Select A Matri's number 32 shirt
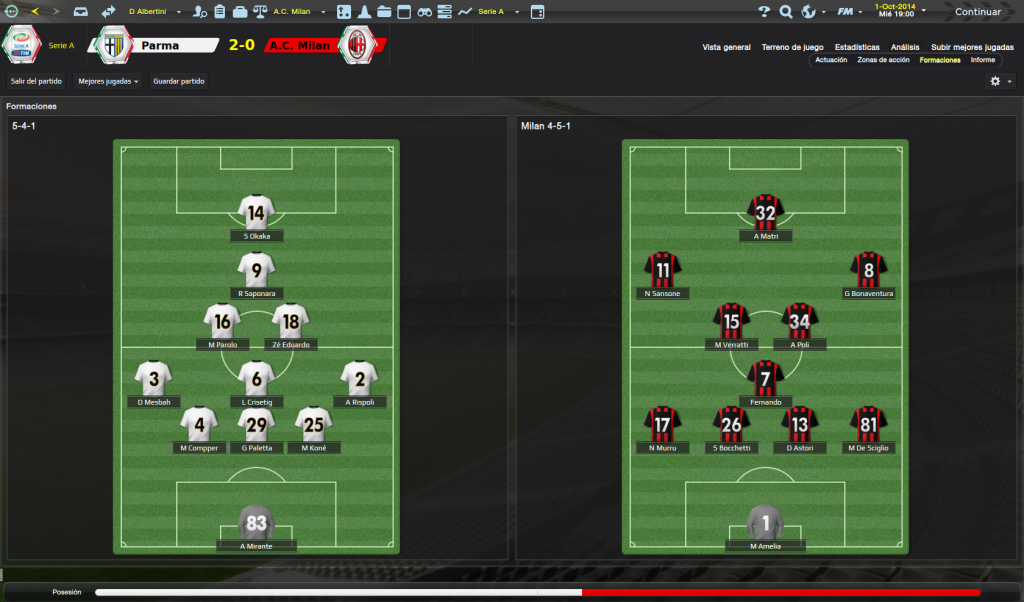The width and height of the screenshot is (1024, 602). (x=765, y=212)
